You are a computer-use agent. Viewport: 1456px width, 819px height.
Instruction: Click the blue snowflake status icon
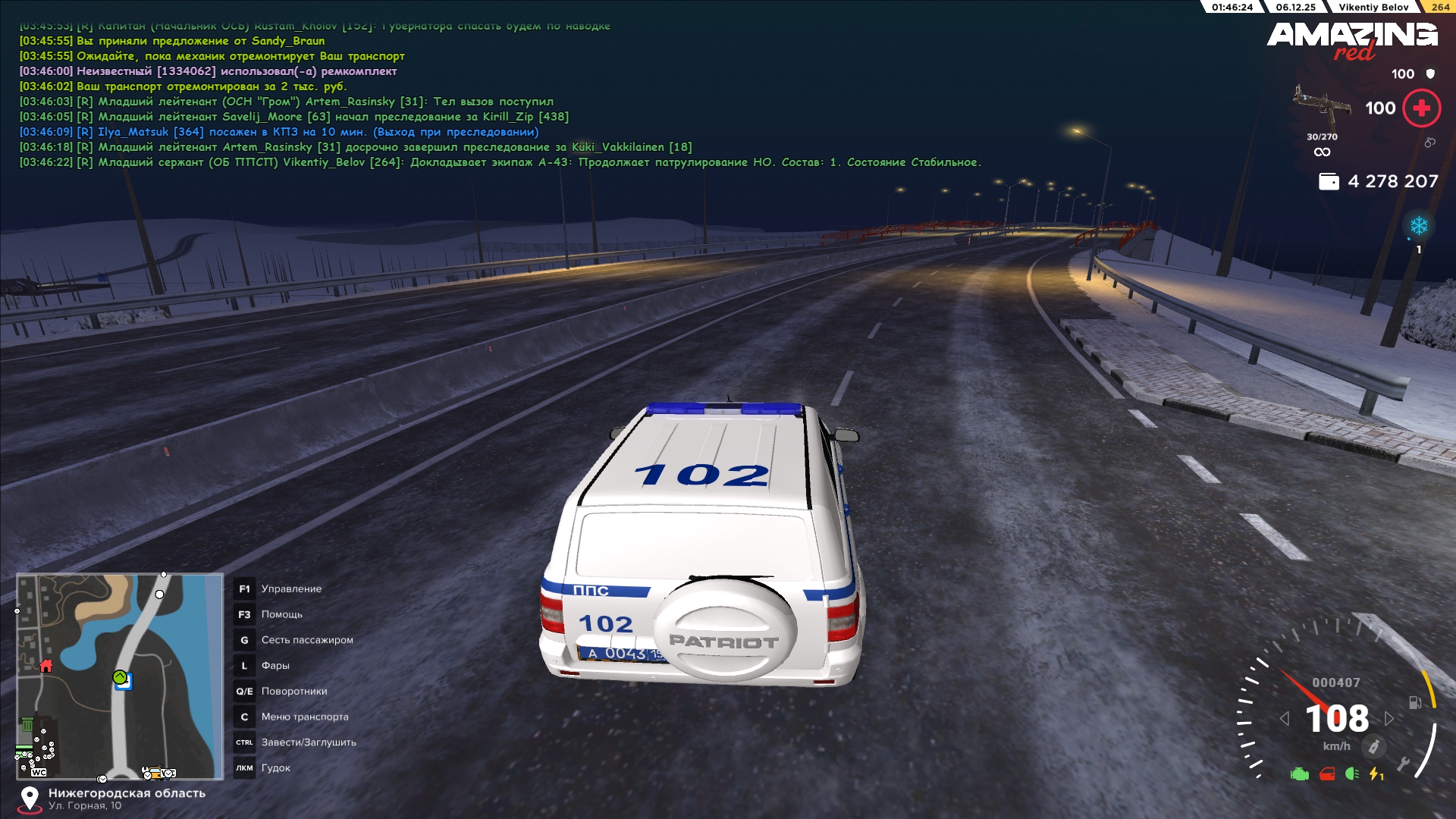tap(1419, 226)
